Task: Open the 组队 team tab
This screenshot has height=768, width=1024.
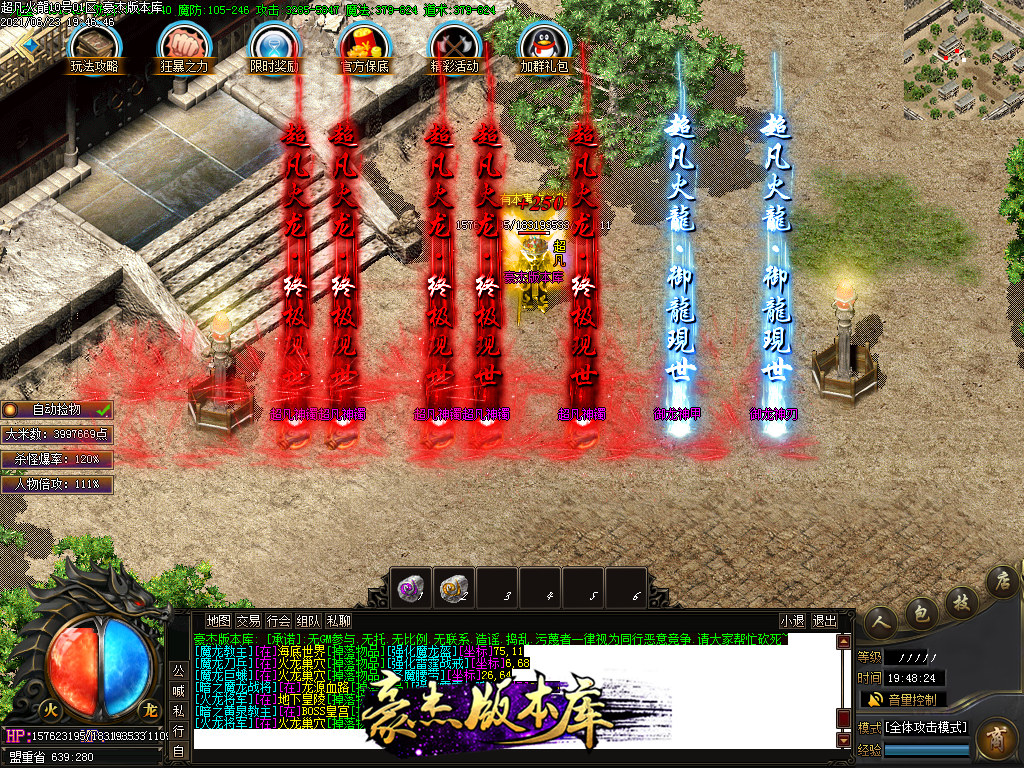Action: click(309, 621)
